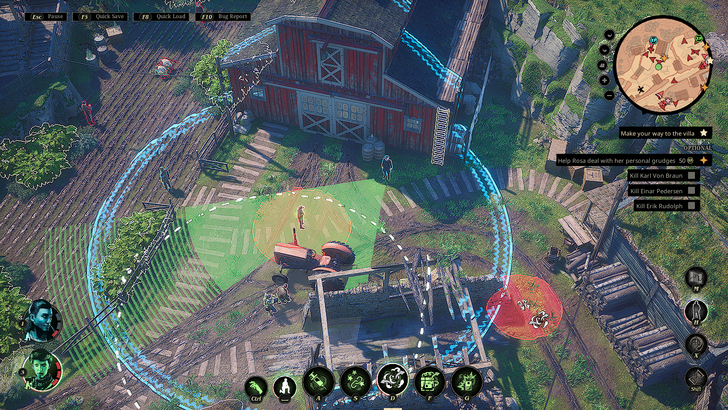Click the Pause button

pos(47,16)
